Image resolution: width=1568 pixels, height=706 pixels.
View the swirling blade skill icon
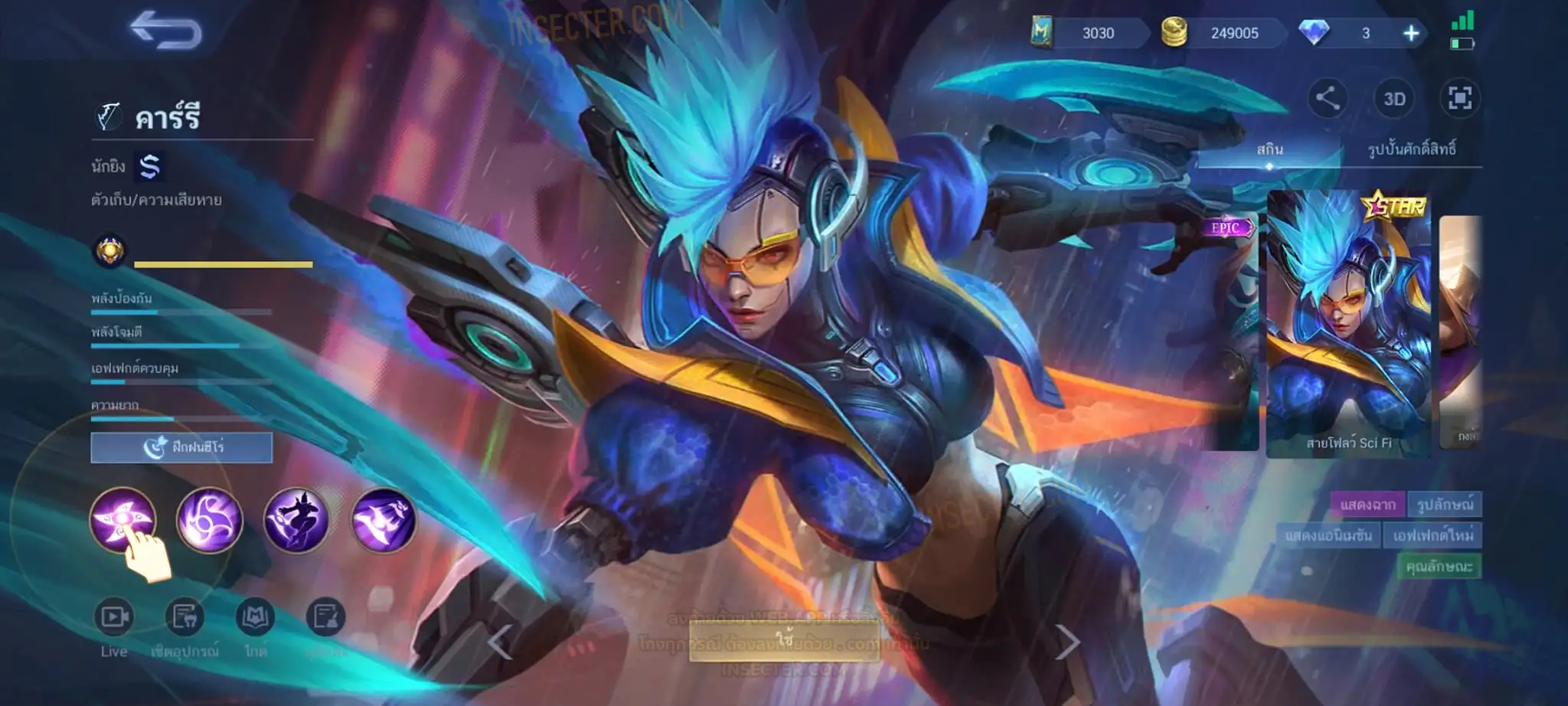[209, 520]
